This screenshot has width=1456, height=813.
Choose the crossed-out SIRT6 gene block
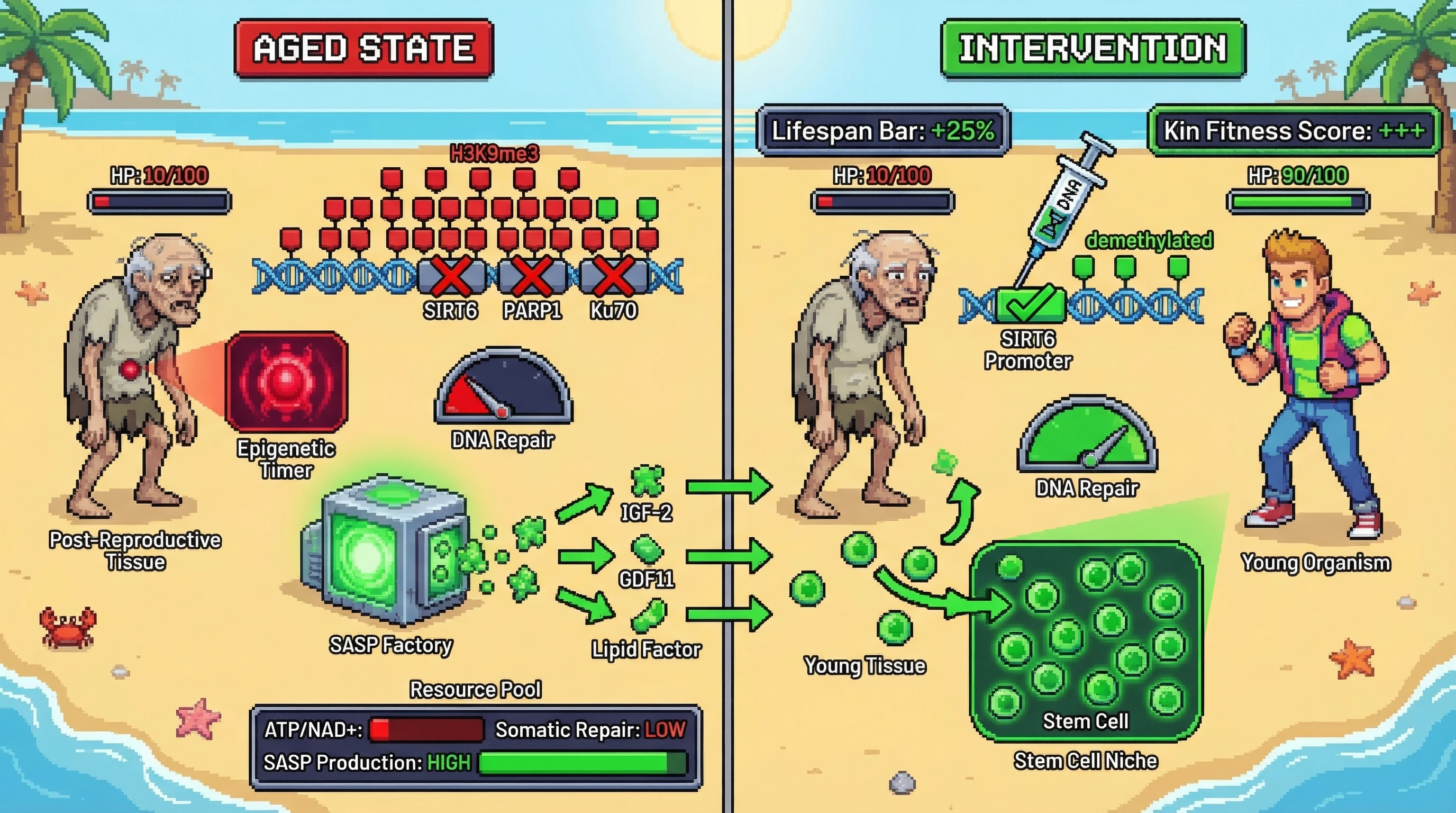(x=452, y=276)
